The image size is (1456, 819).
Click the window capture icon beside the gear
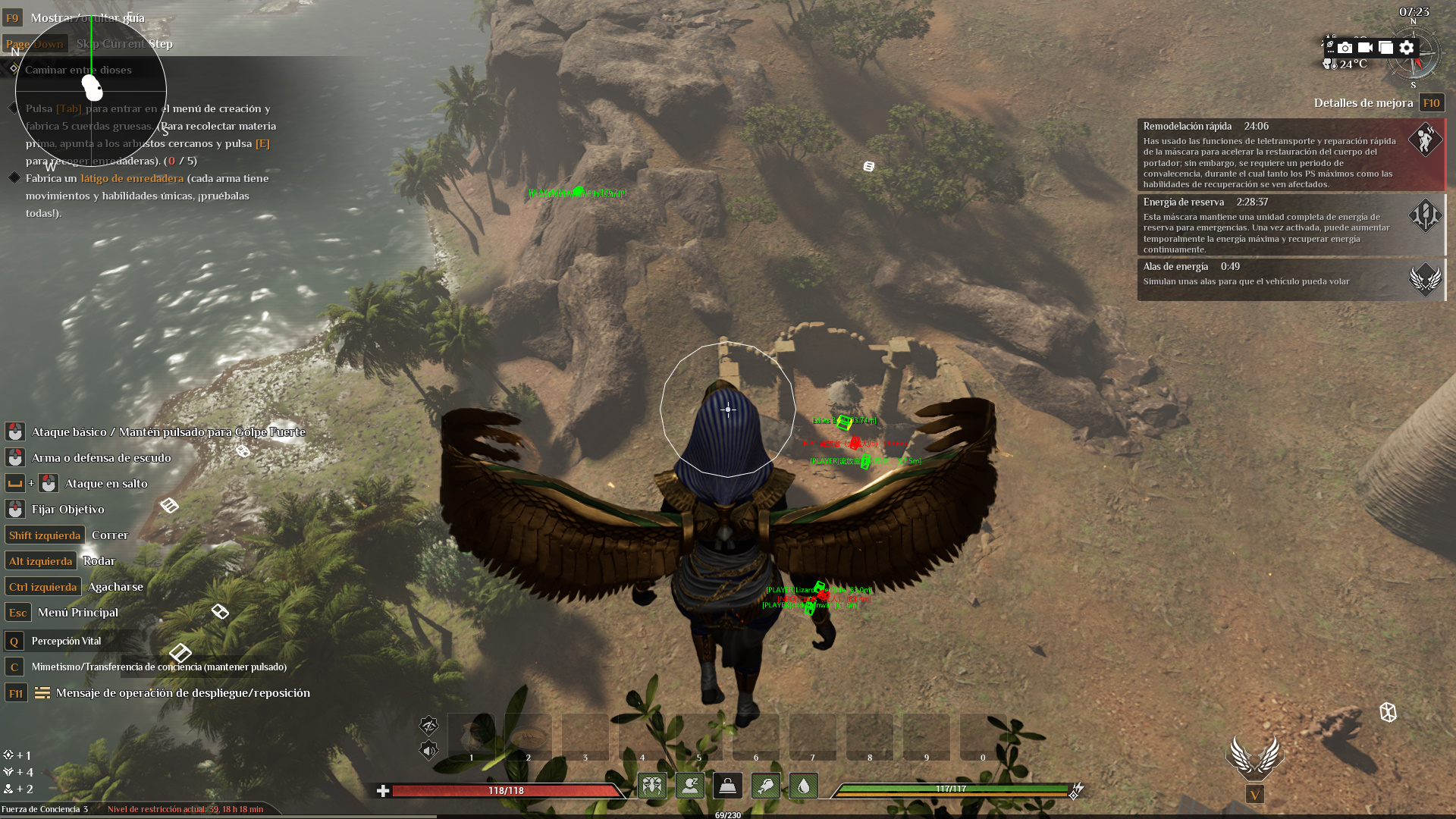pos(1386,47)
